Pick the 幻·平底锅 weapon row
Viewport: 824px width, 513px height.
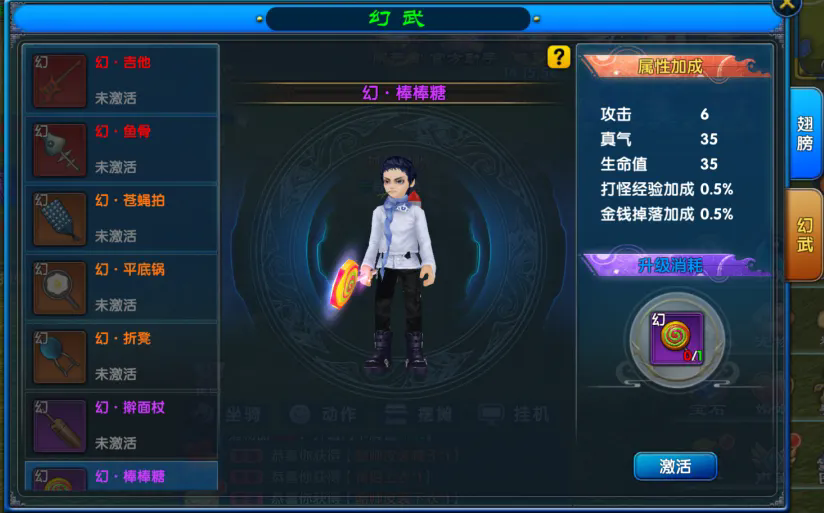click(x=122, y=287)
